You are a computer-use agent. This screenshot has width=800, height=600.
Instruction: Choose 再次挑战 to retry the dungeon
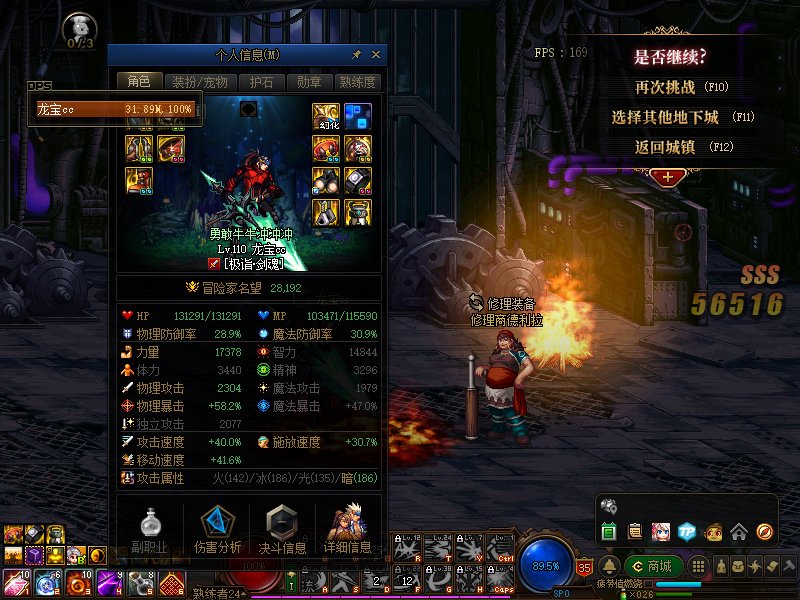tap(669, 87)
